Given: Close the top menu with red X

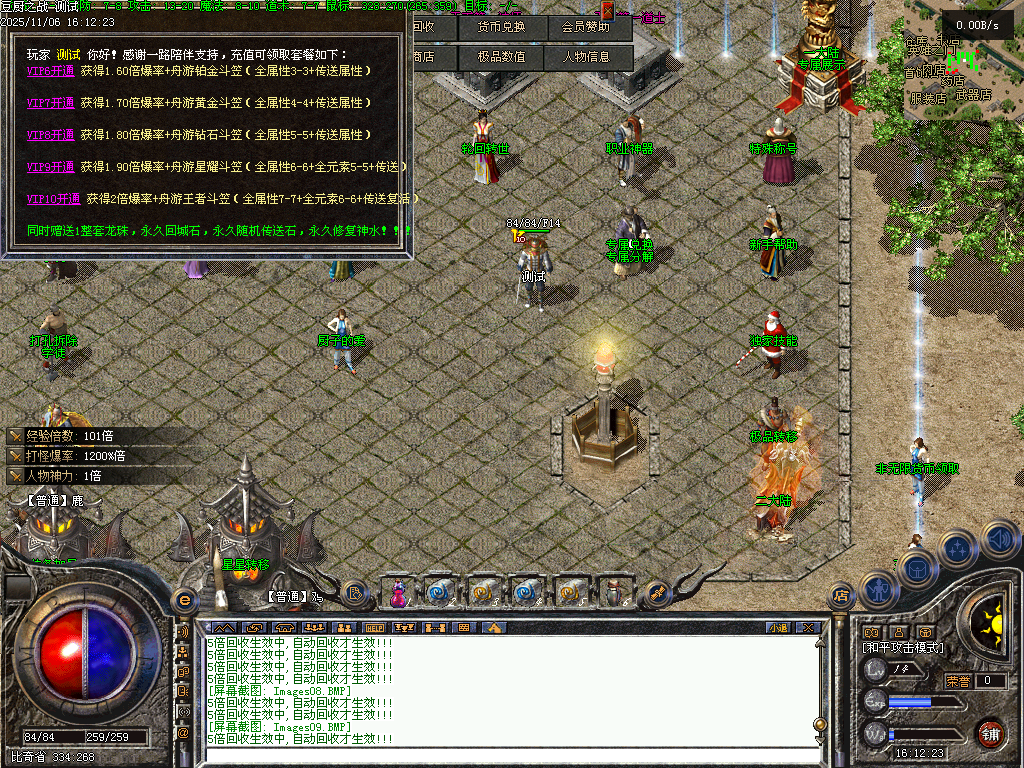Looking at the screenshot, I should coord(607,10).
